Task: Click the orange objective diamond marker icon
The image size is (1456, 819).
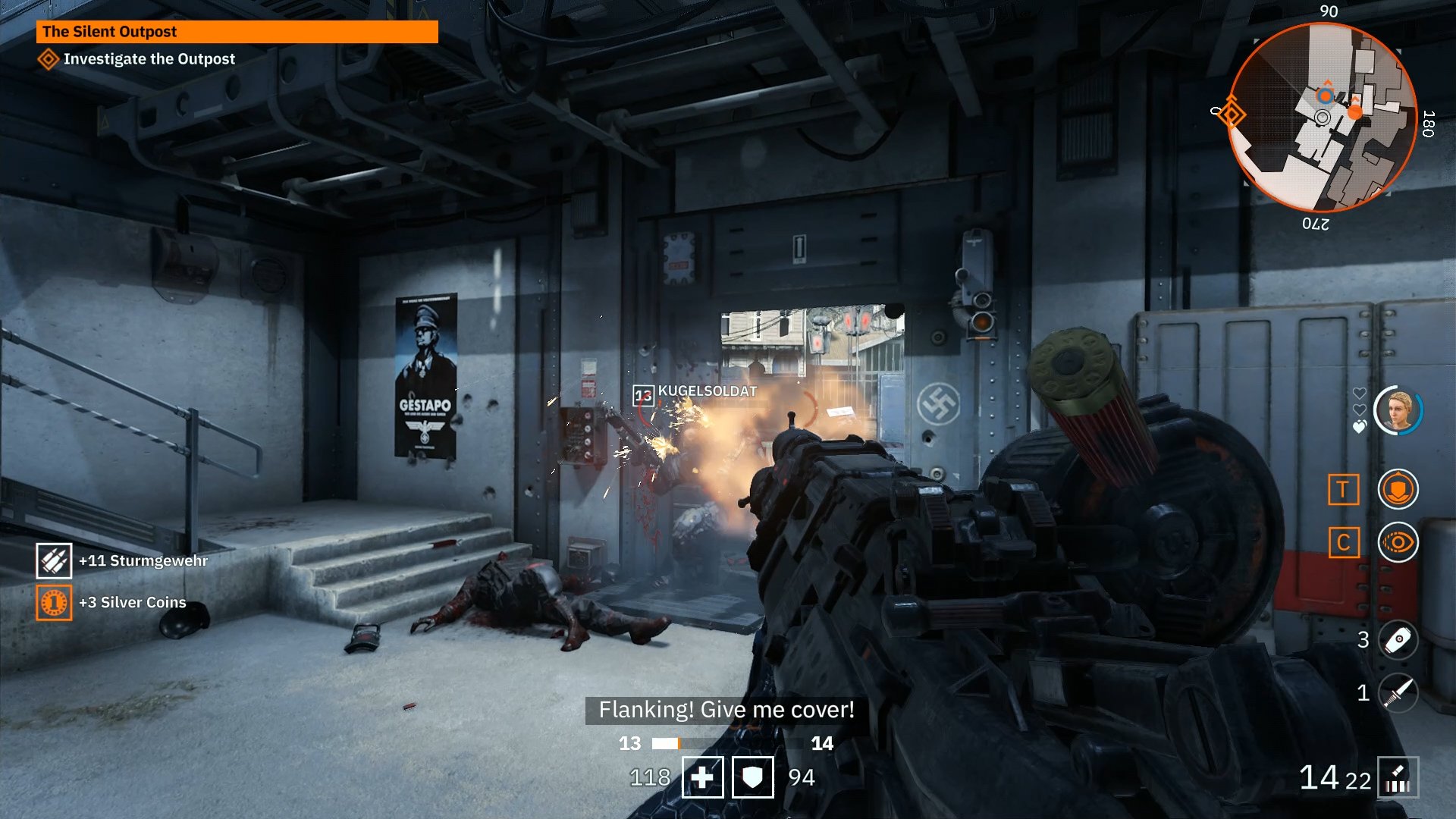Action: coord(48,58)
